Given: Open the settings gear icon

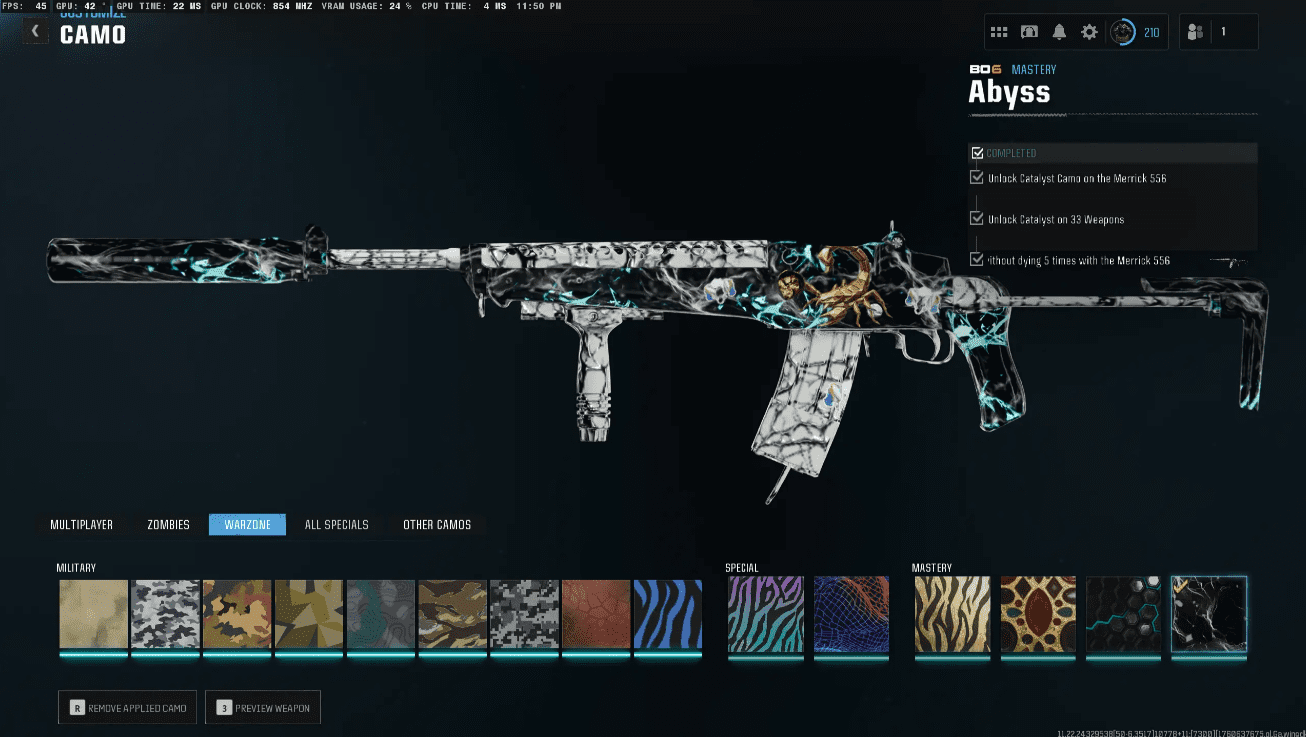Looking at the screenshot, I should [x=1089, y=32].
